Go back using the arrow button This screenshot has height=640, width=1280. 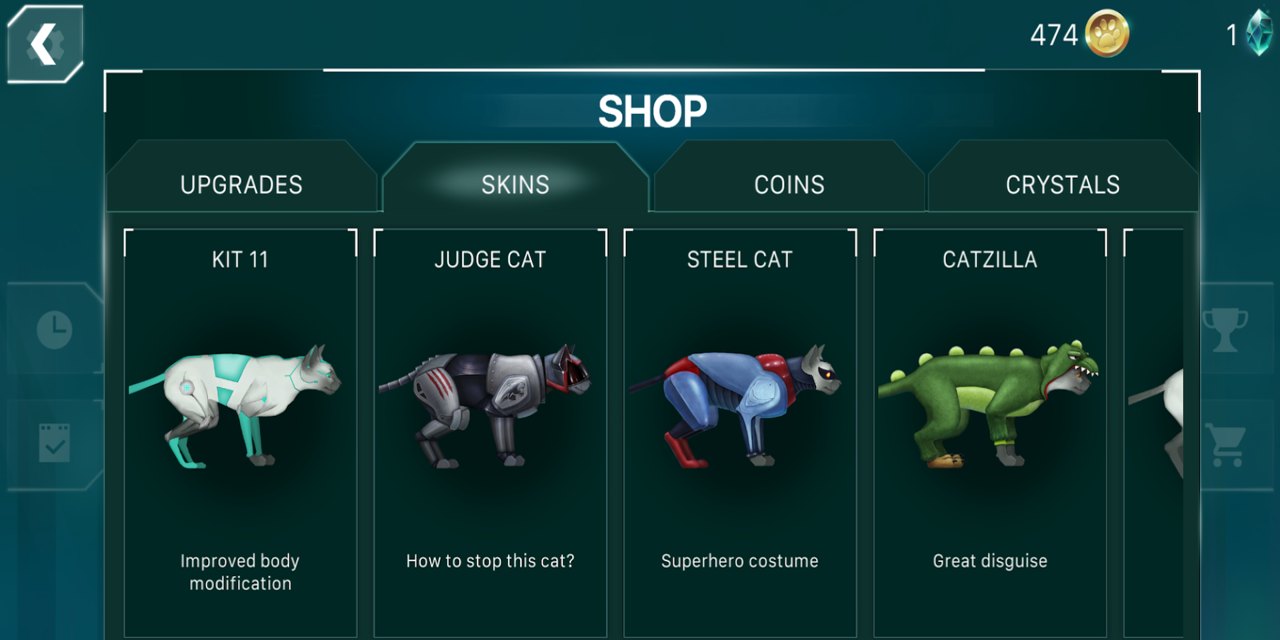(x=45, y=44)
